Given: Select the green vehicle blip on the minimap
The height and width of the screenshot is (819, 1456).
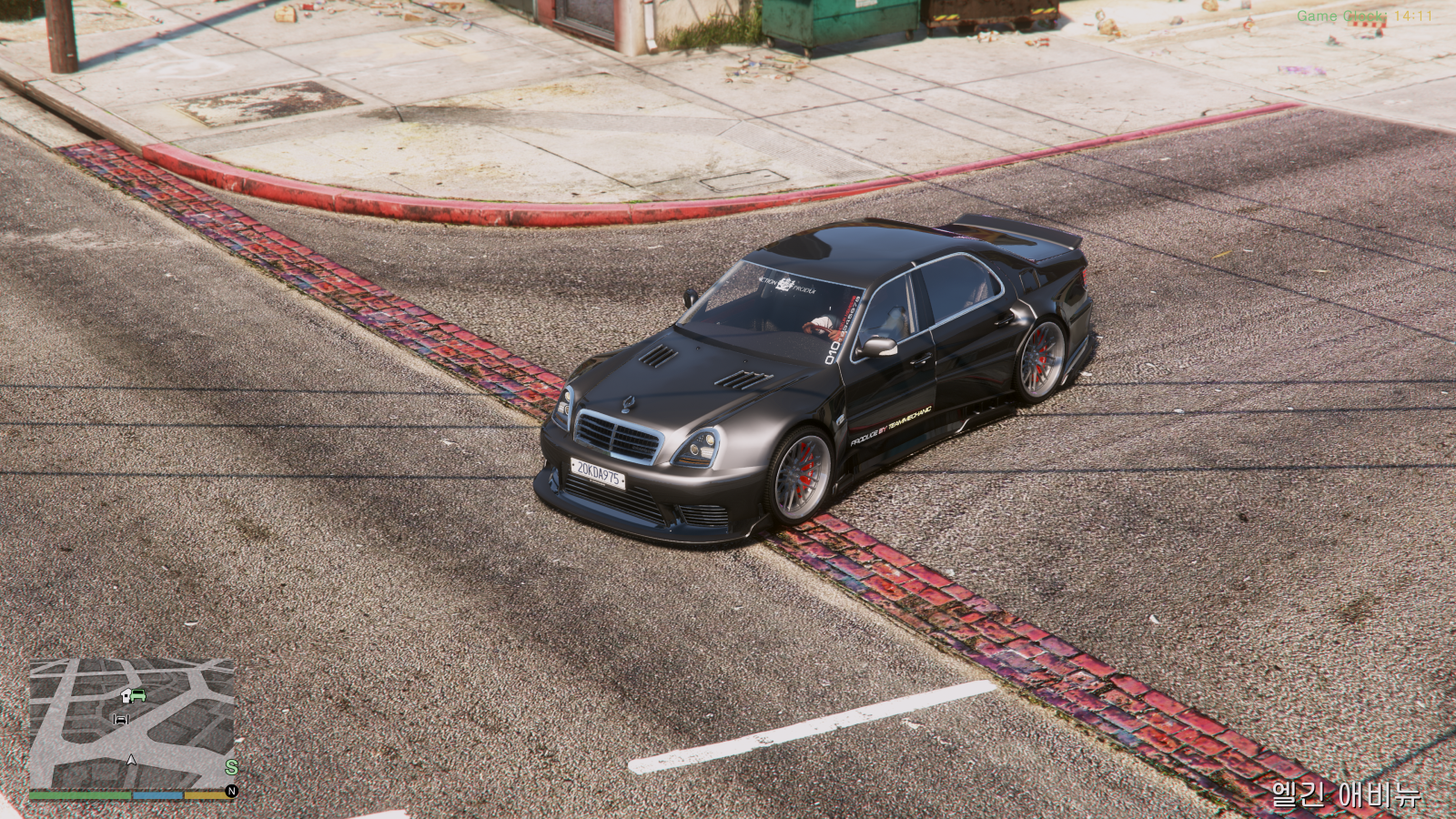Looking at the screenshot, I should (137, 695).
